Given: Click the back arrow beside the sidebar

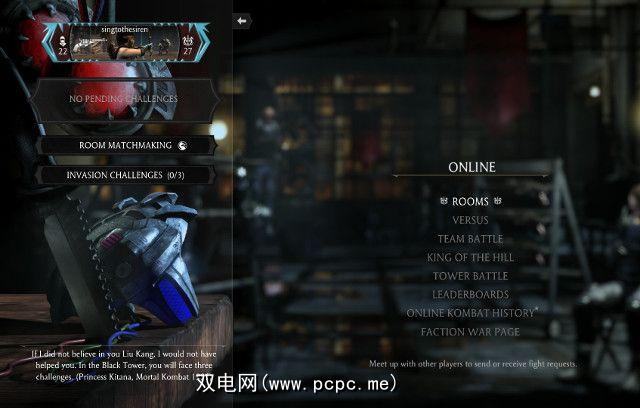Looking at the screenshot, I should click(x=242, y=20).
